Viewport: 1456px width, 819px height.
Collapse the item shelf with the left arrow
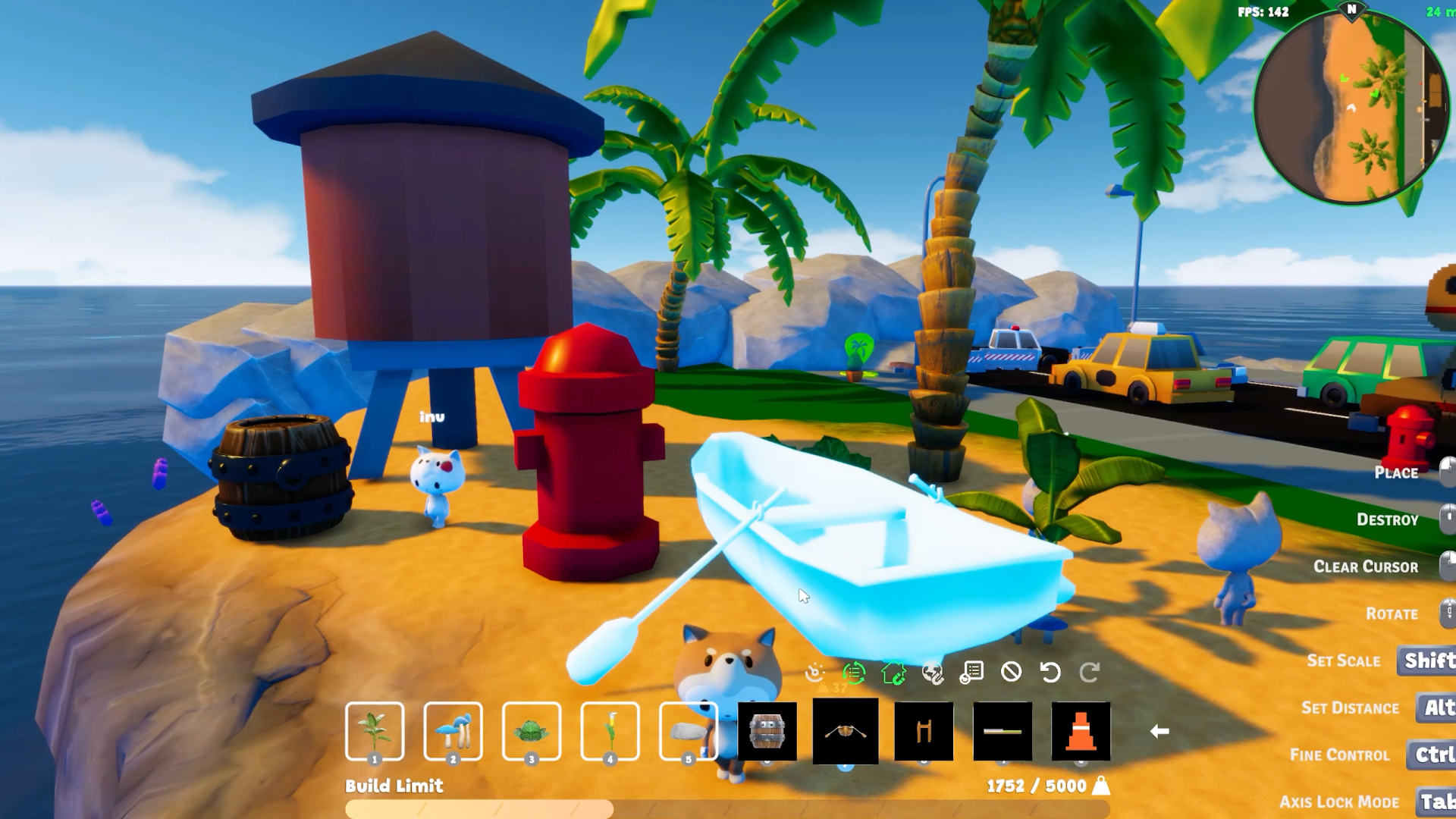[x=1159, y=731]
